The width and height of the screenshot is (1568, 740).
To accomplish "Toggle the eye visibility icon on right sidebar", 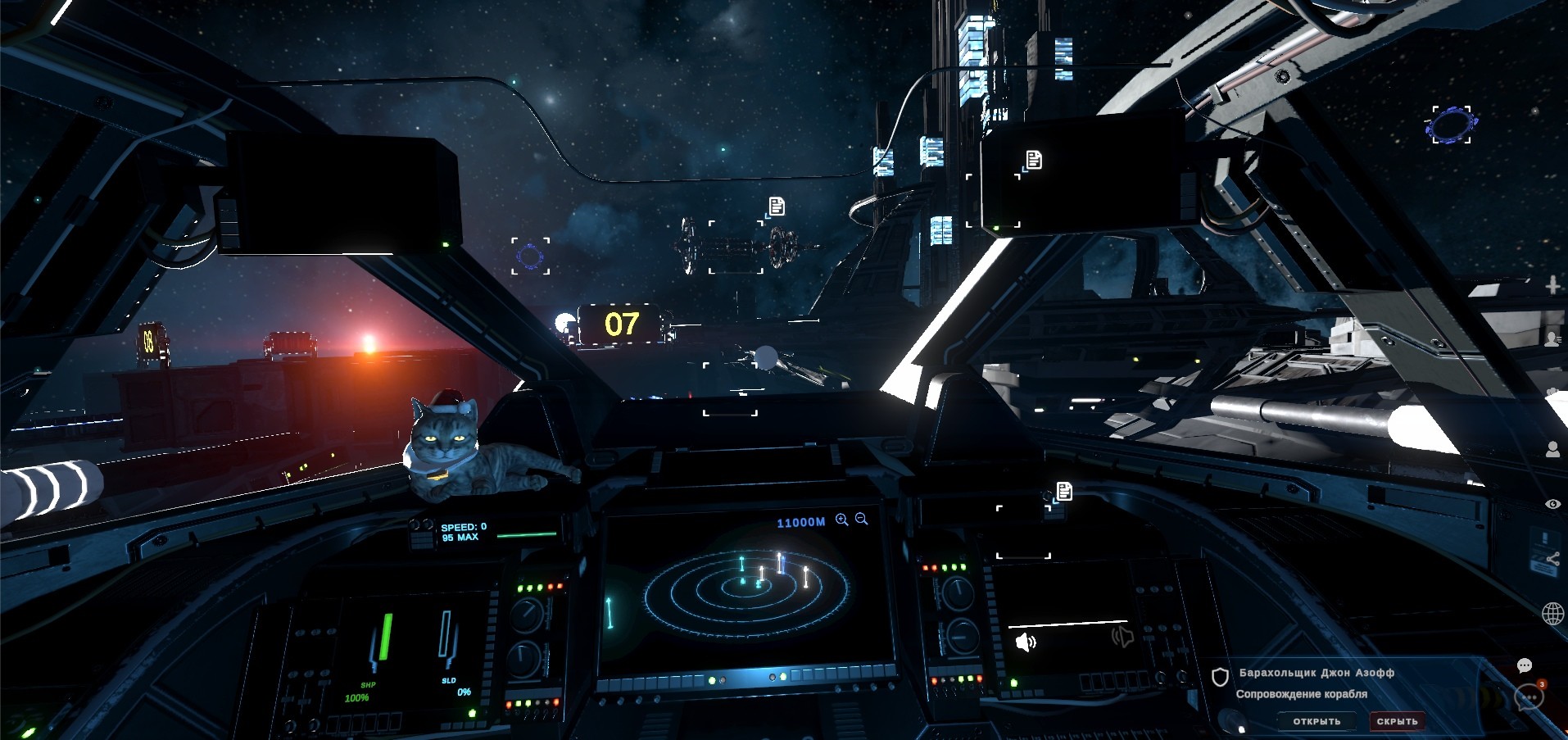I will click(x=1552, y=504).
